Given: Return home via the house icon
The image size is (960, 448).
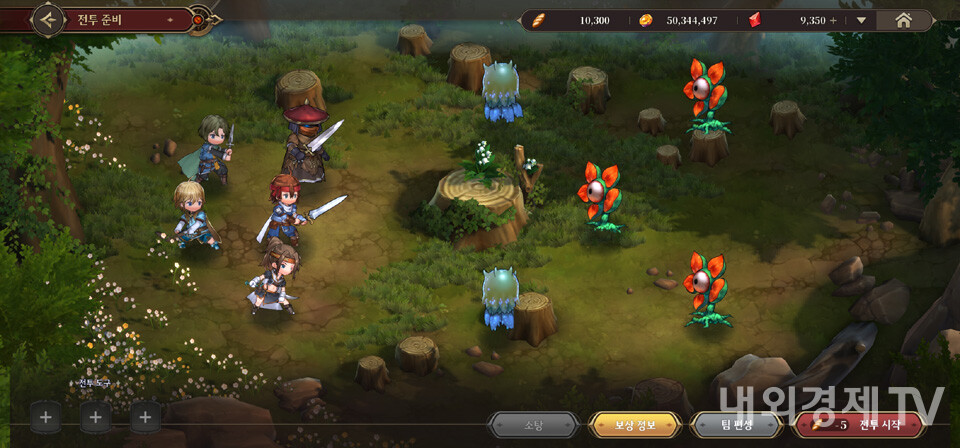Looking at the screenshot, I should click(x=903, y=19).
